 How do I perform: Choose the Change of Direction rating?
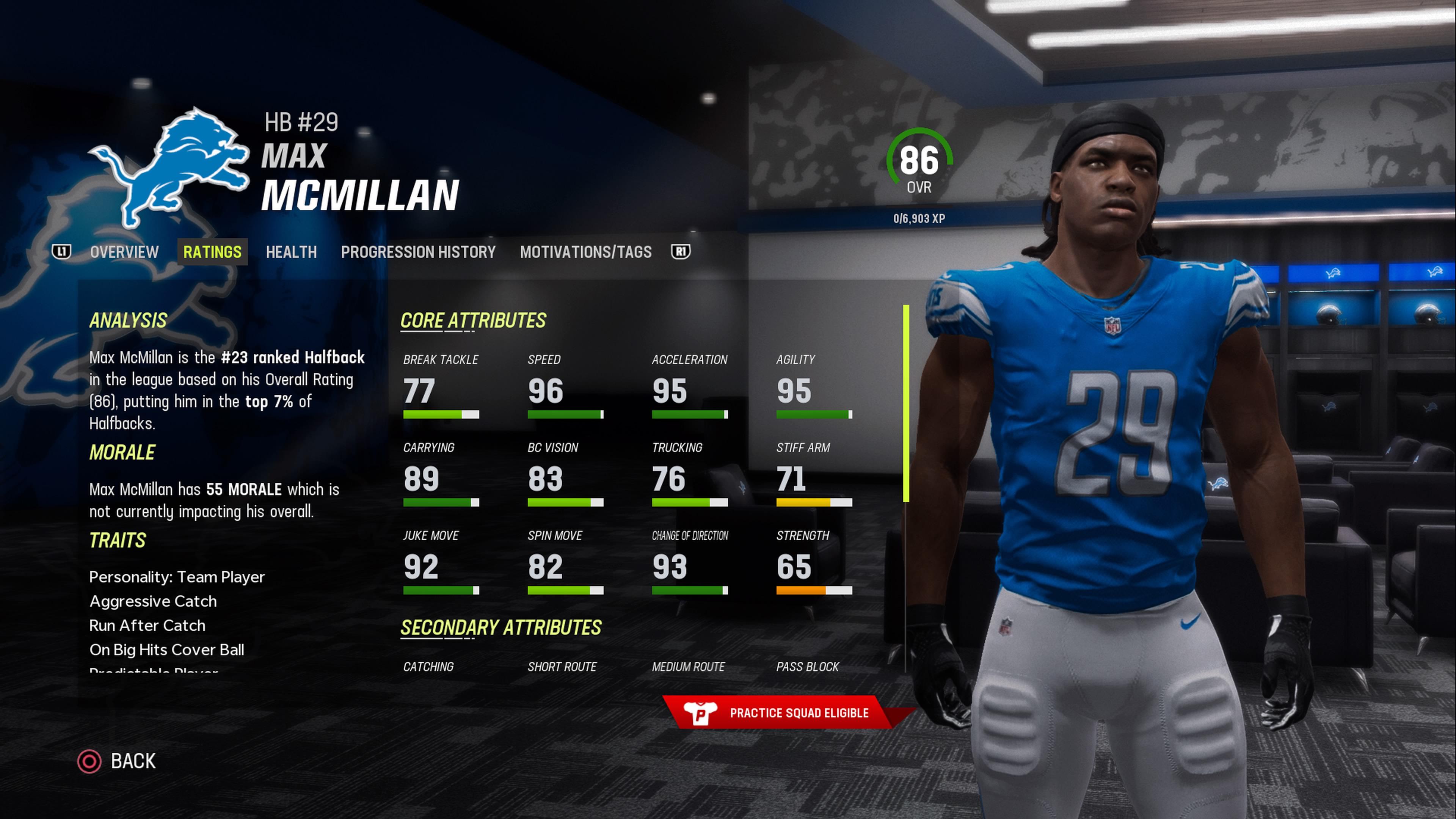690,566
